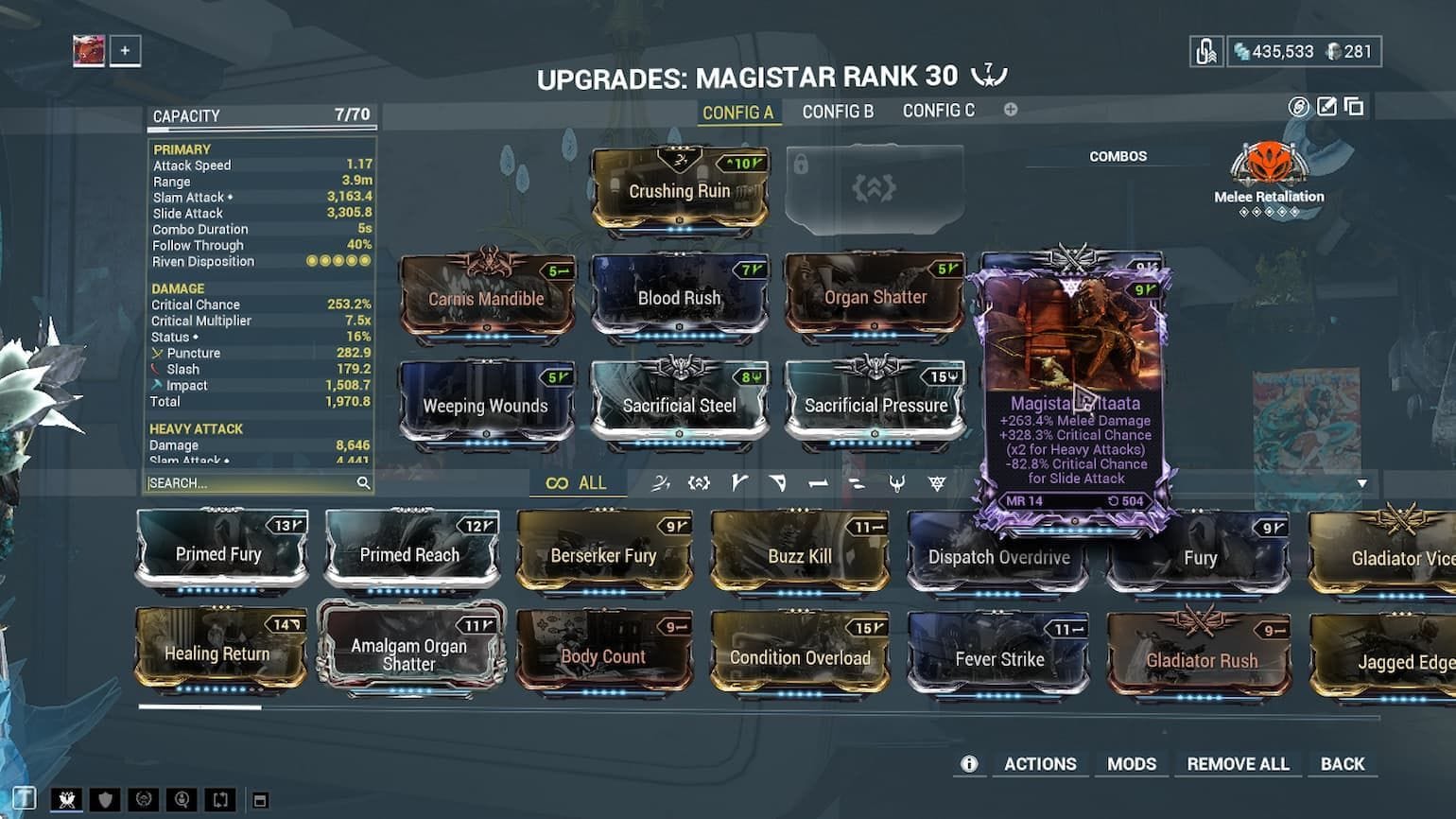This screenshot has width=1456, height=819.
Task: Click the copy config icon top right
Action: (1353, 108)
